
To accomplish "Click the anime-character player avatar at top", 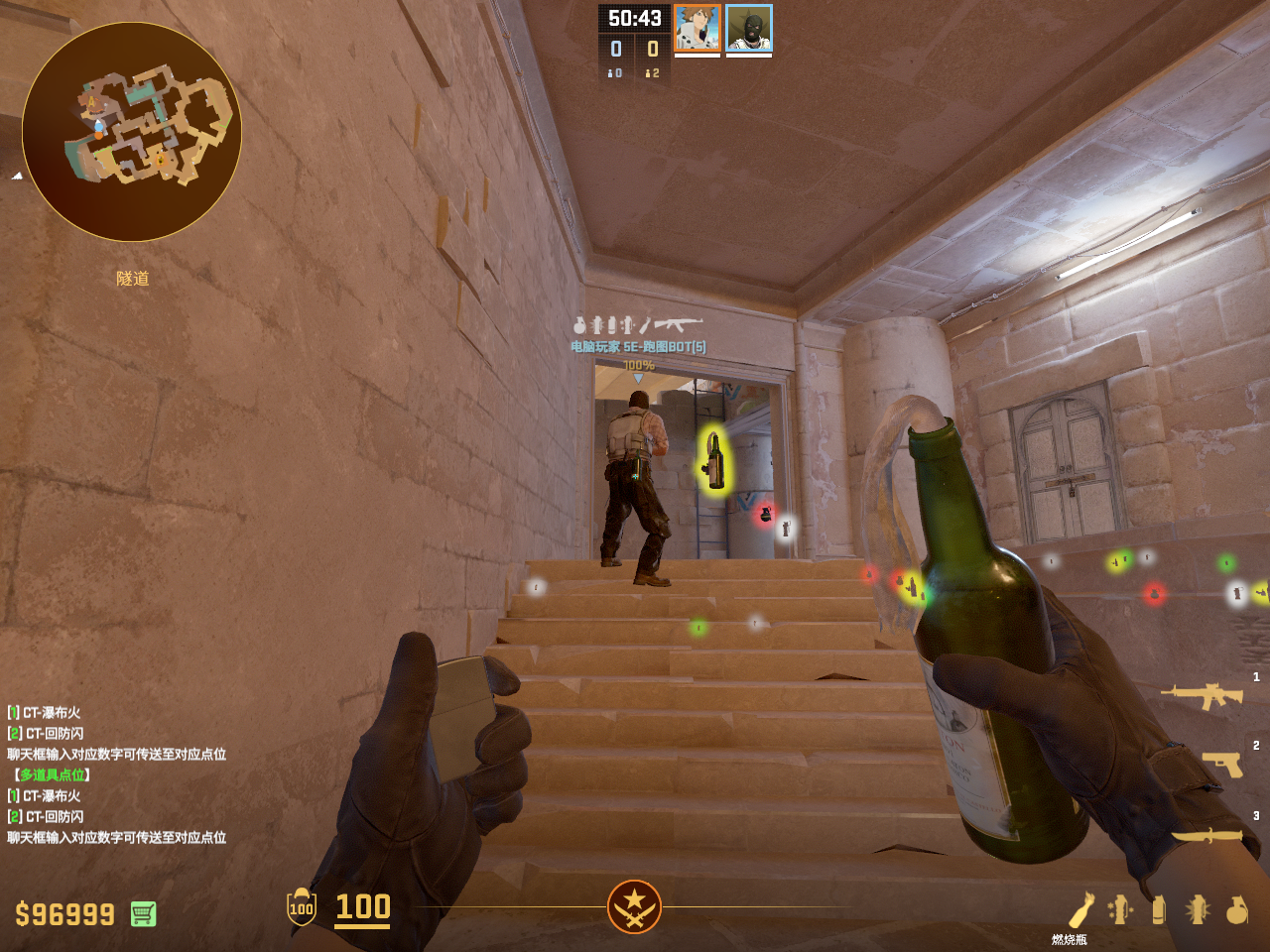I will [x=697, y=28].
